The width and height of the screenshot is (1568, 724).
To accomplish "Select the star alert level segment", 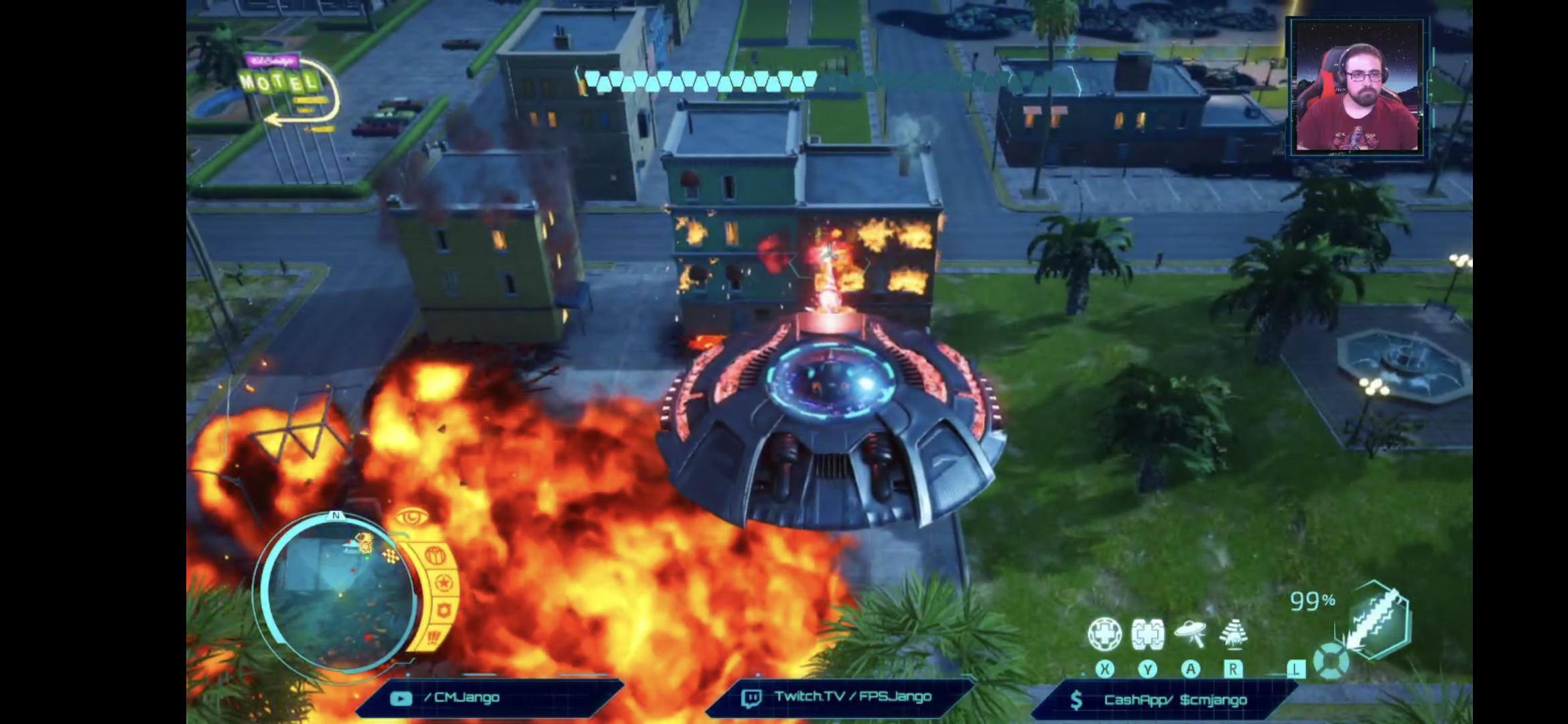I will (443, 583).
